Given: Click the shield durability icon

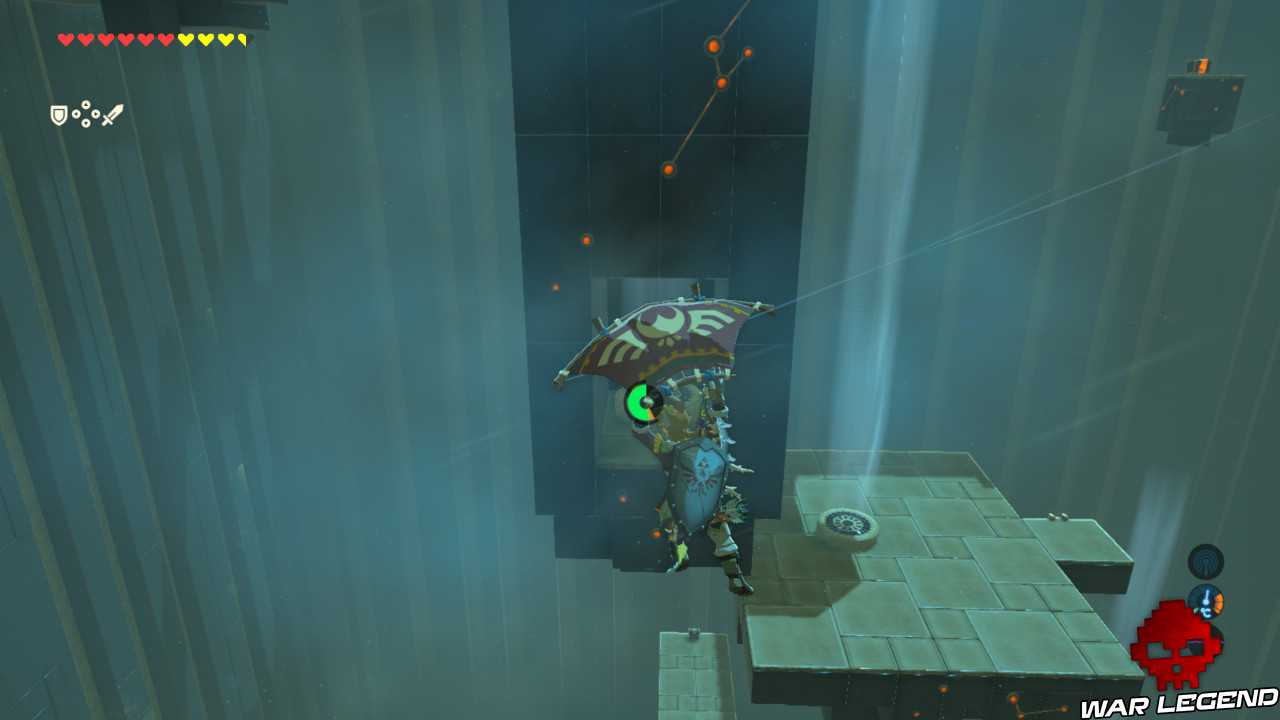Looking at the screenshot, I should (58, 117).
